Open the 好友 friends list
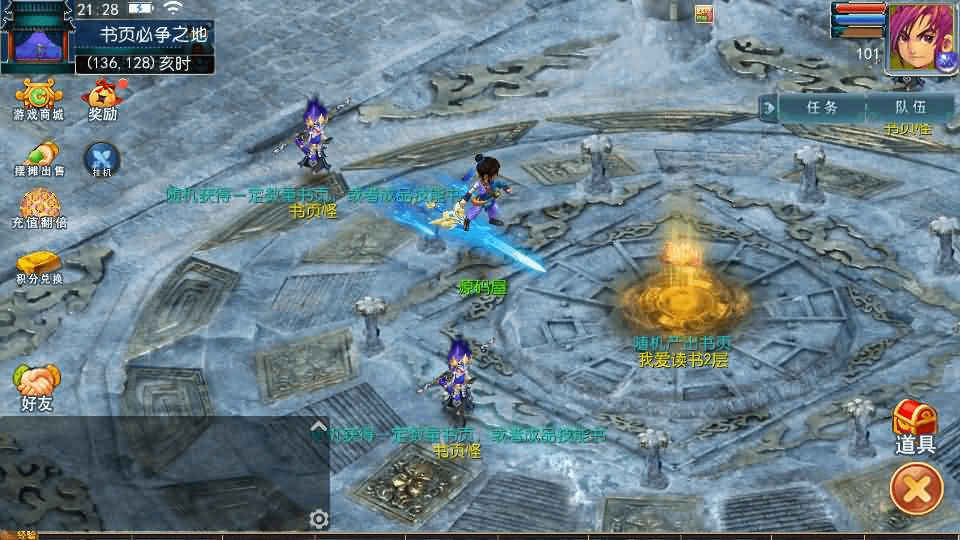 pos(37,386)
